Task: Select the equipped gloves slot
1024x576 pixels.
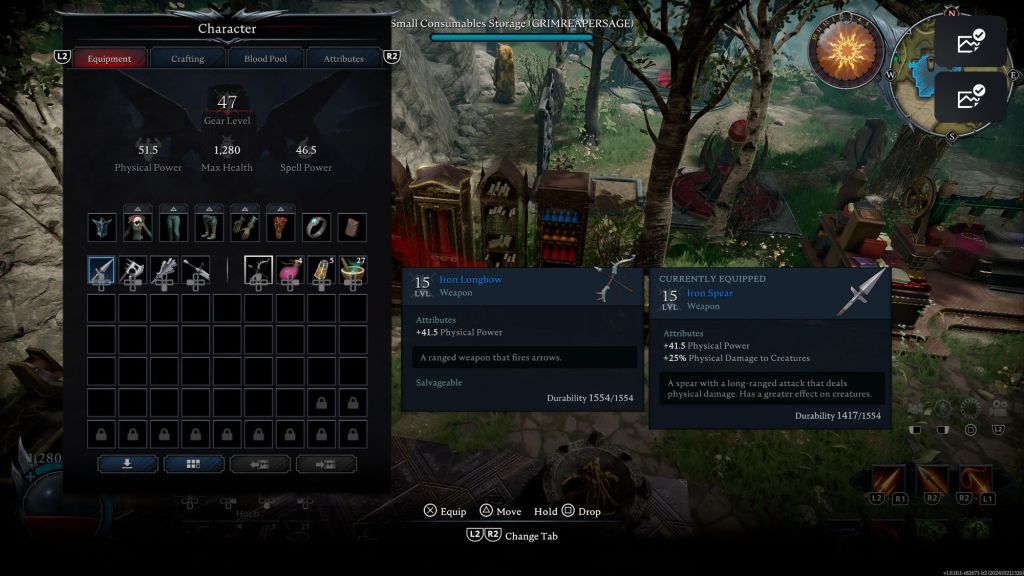Action: (246, 227)
